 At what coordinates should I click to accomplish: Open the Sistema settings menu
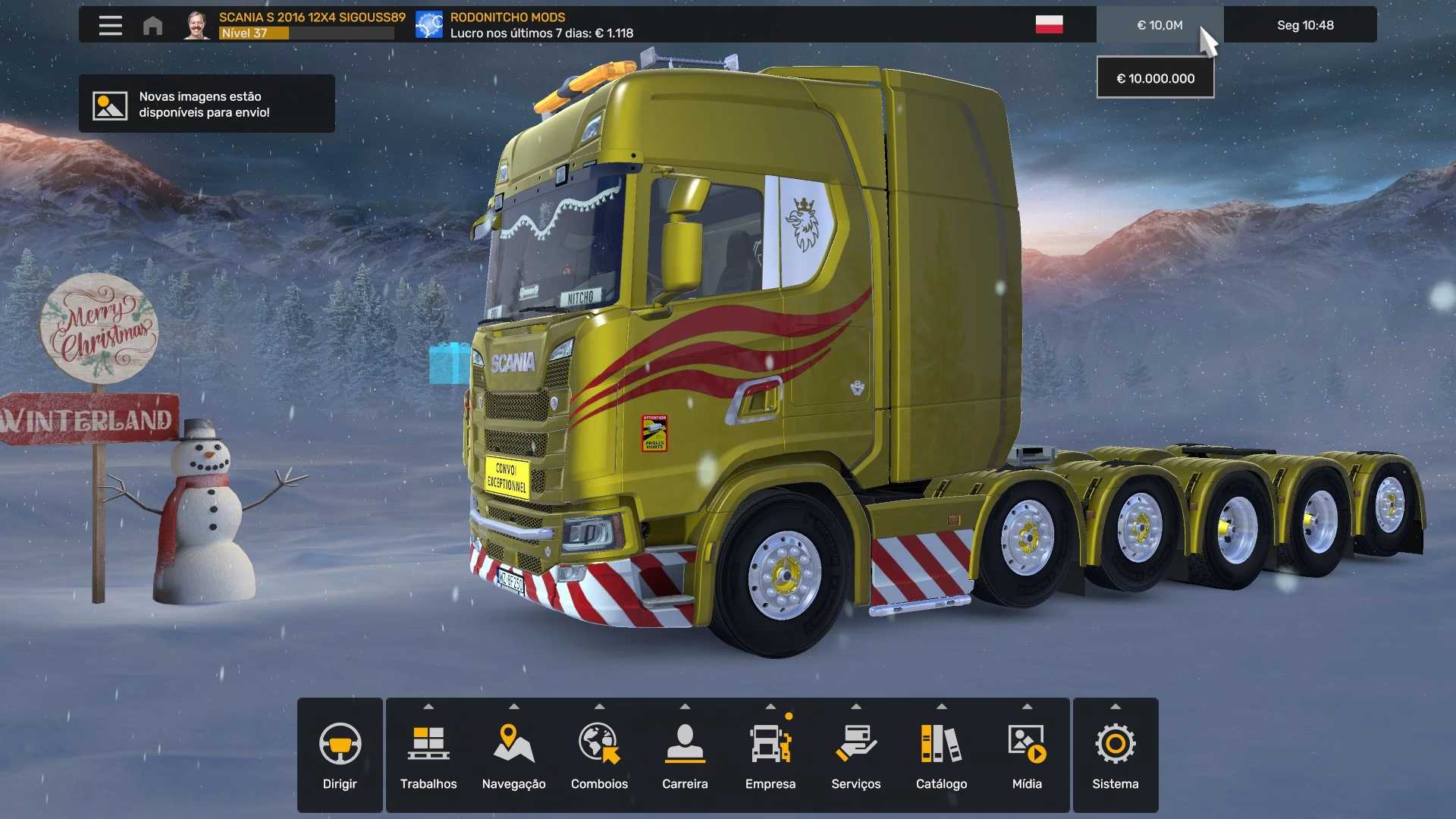click(1115, 755)
